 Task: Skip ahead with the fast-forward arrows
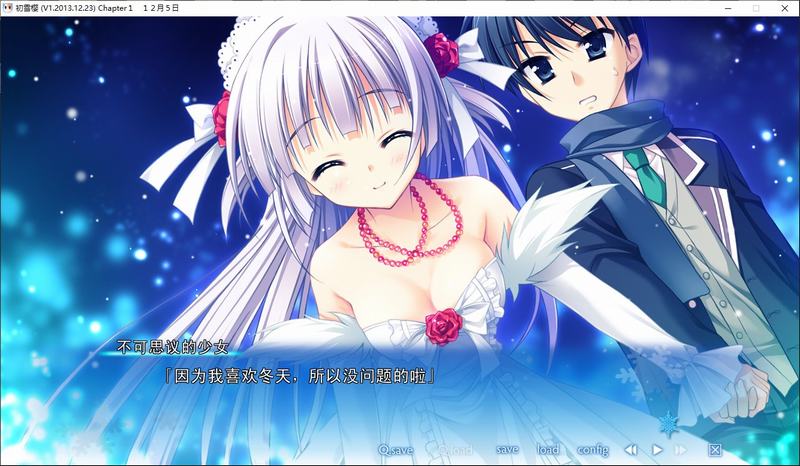682,450
